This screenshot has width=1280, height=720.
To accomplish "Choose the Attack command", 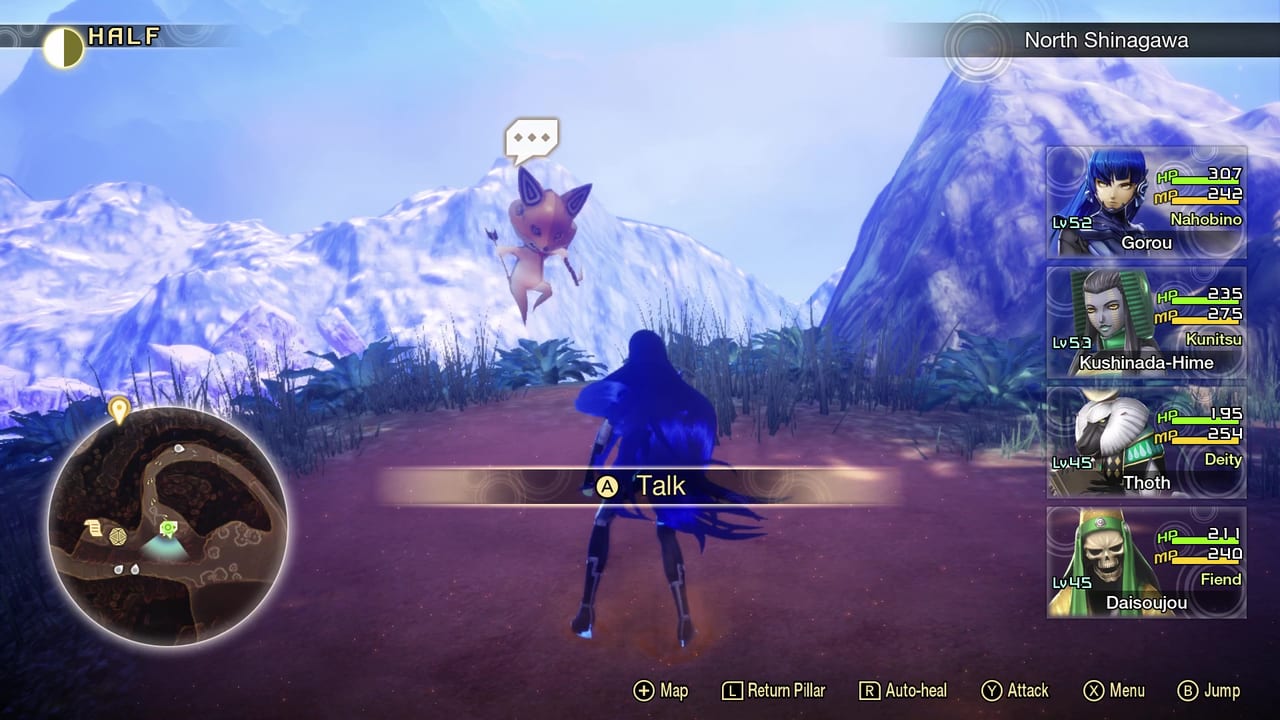I will (x=1015, y=691).
